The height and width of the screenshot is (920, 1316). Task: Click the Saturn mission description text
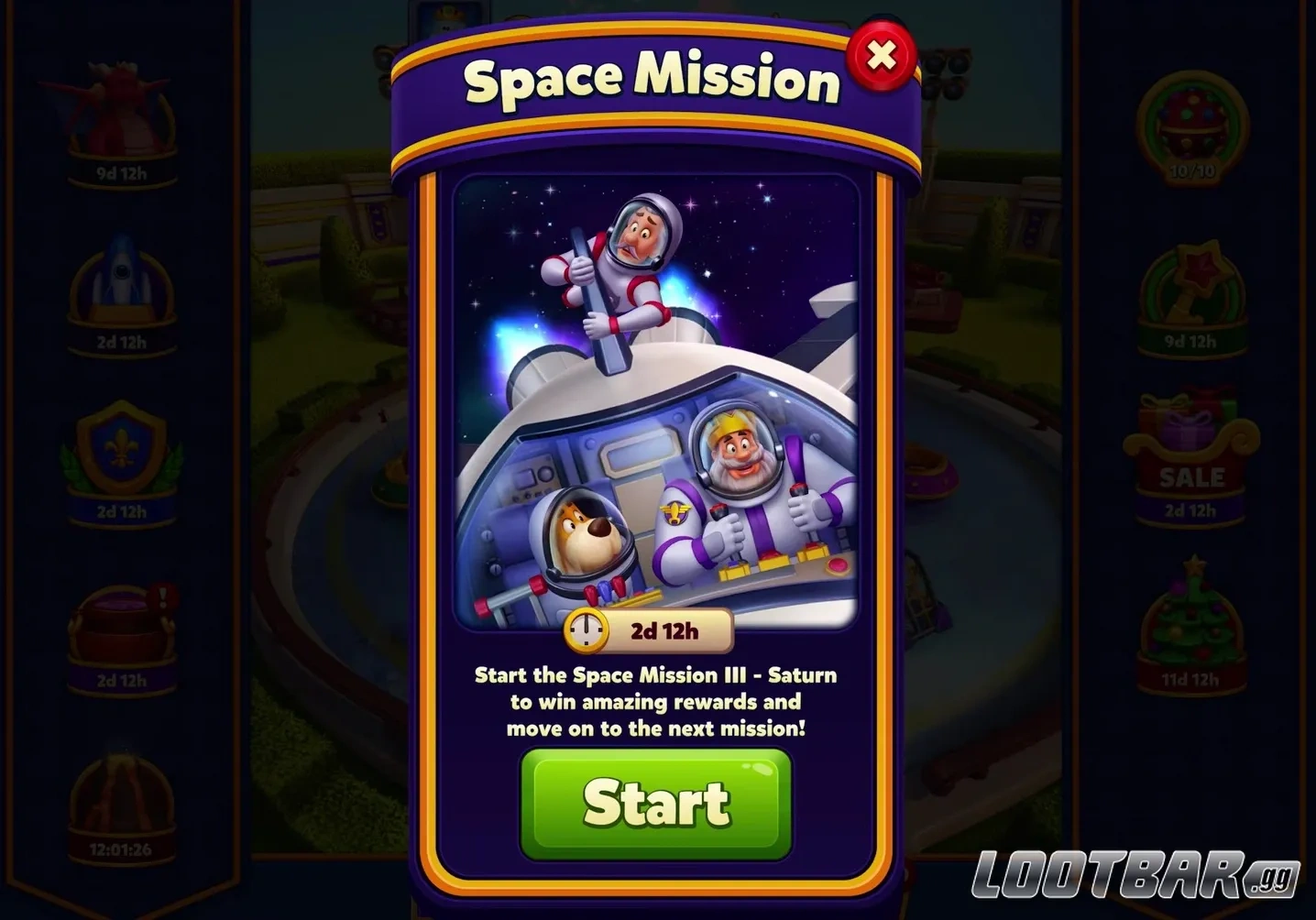pos(654,702)
